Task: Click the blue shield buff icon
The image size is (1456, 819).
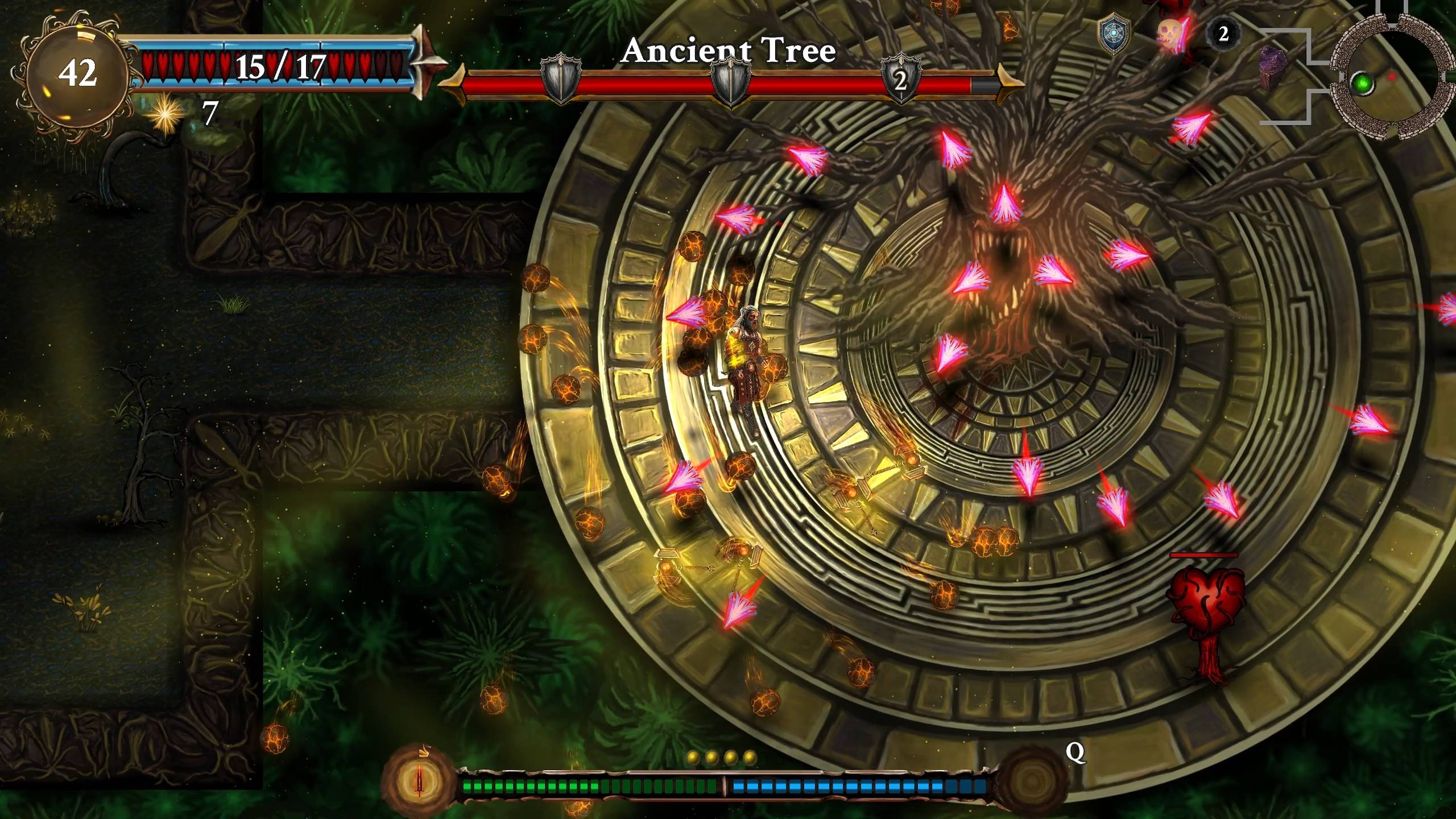Action: pos(1112,35)
